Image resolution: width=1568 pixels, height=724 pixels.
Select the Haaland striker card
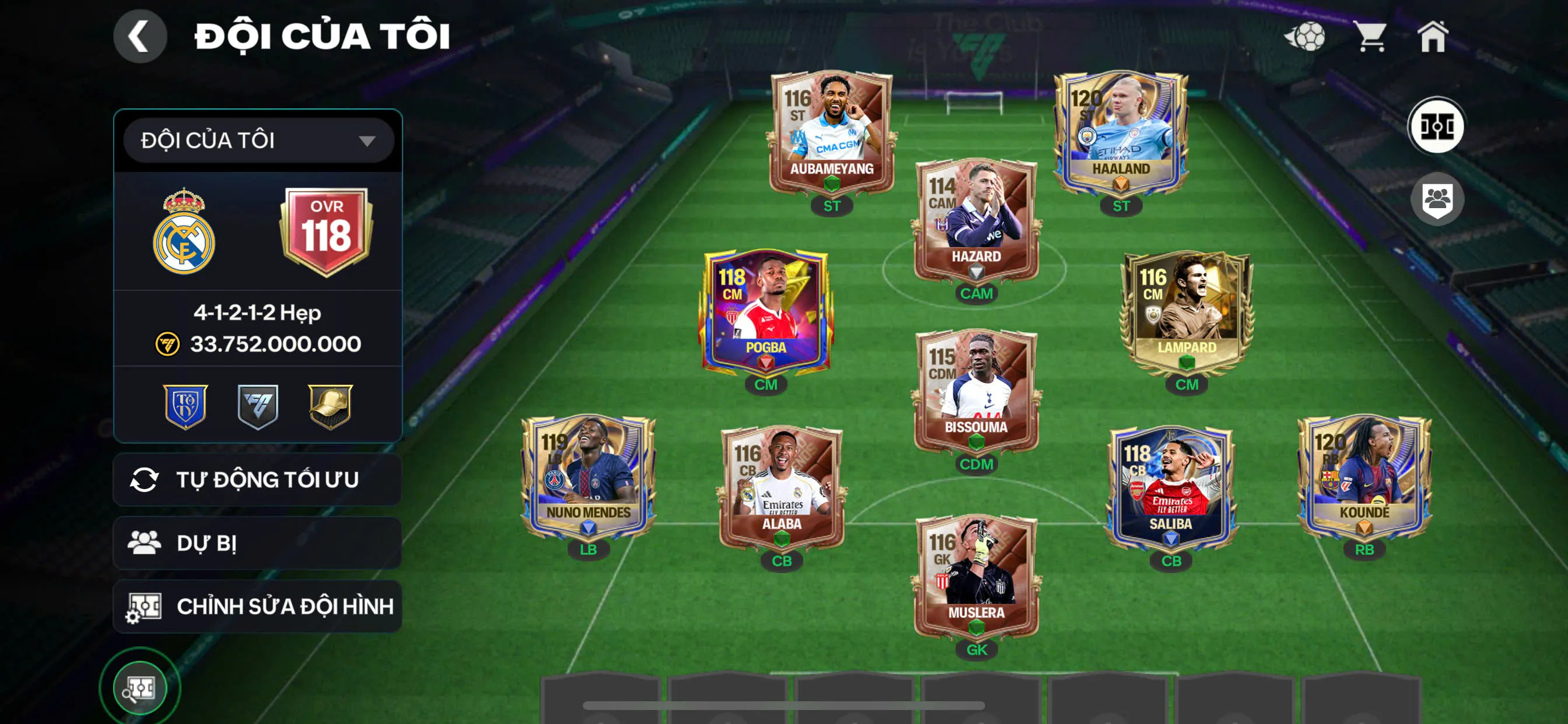coord(1120,134)
